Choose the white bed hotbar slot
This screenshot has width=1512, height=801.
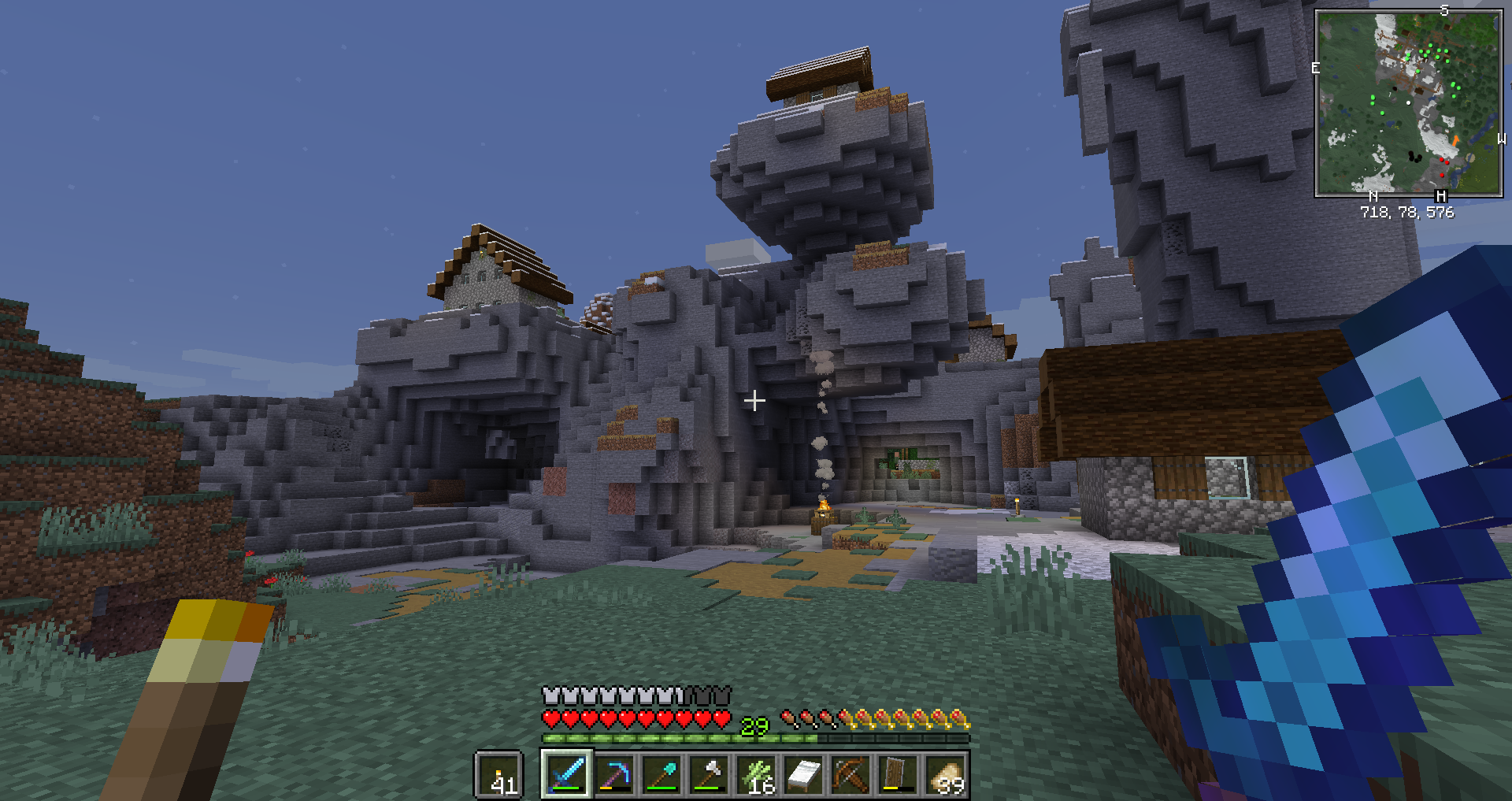(803, 774)
